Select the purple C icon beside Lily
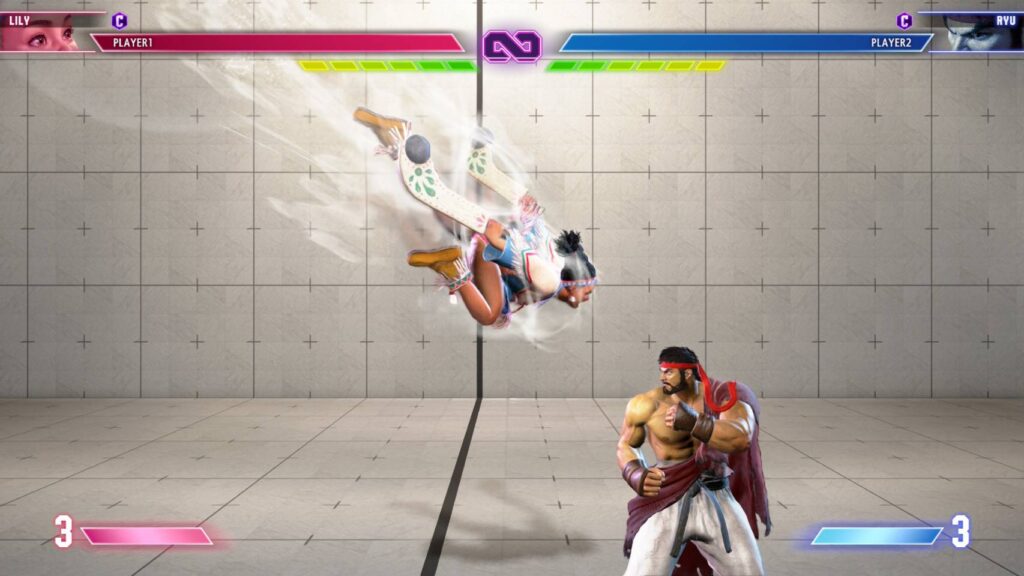Screen dimensions: 1024x576 (119, 20)
